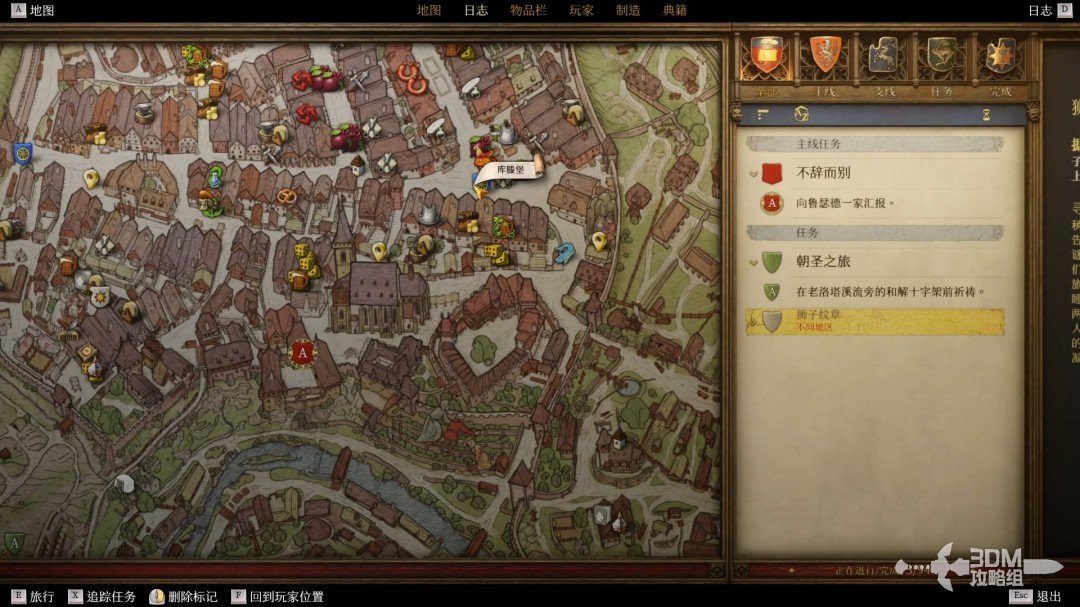Filter quests by 支线 (Side) shield

tap(883, 56)
